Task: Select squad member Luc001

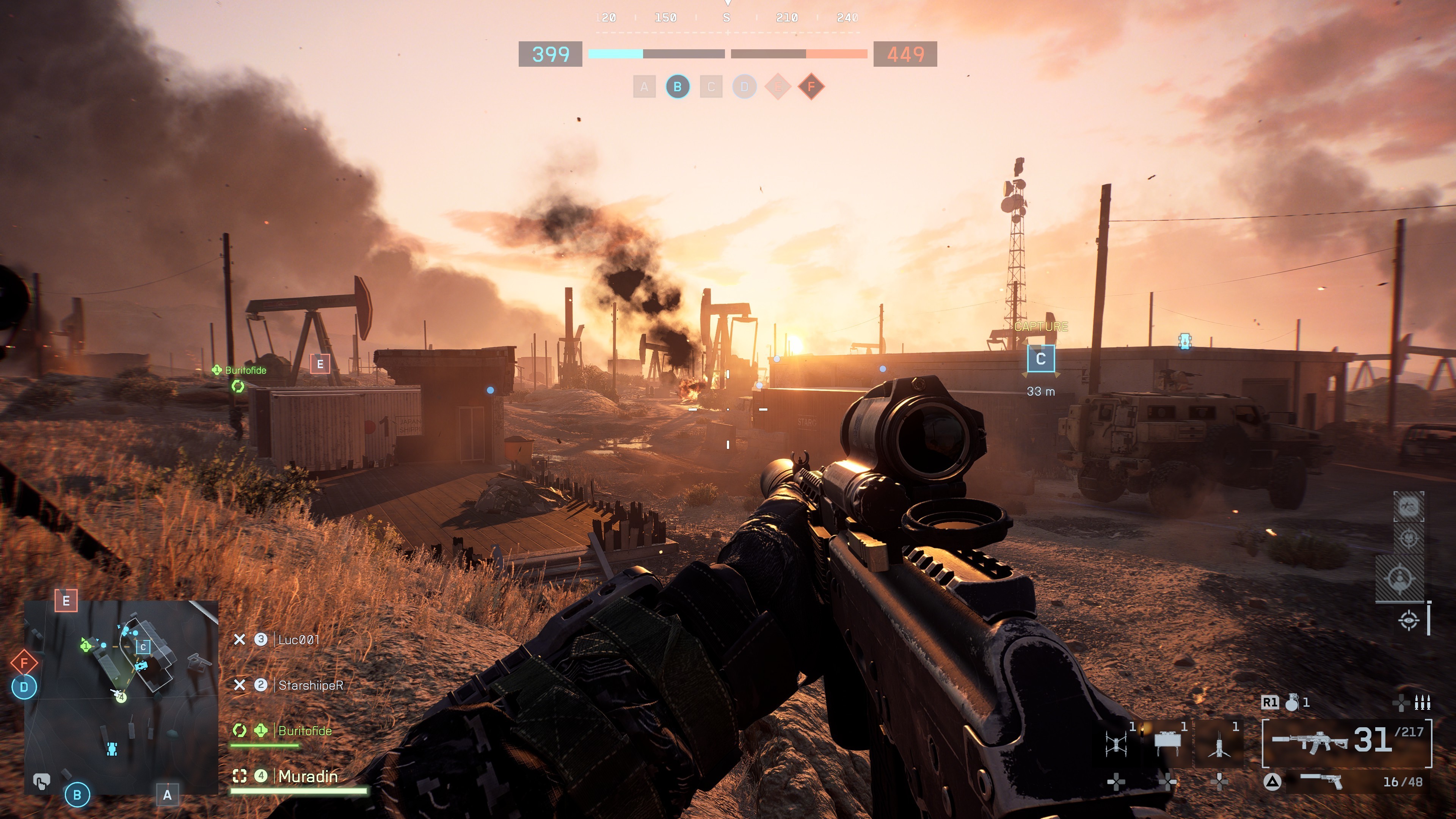Action: point(298,640)
